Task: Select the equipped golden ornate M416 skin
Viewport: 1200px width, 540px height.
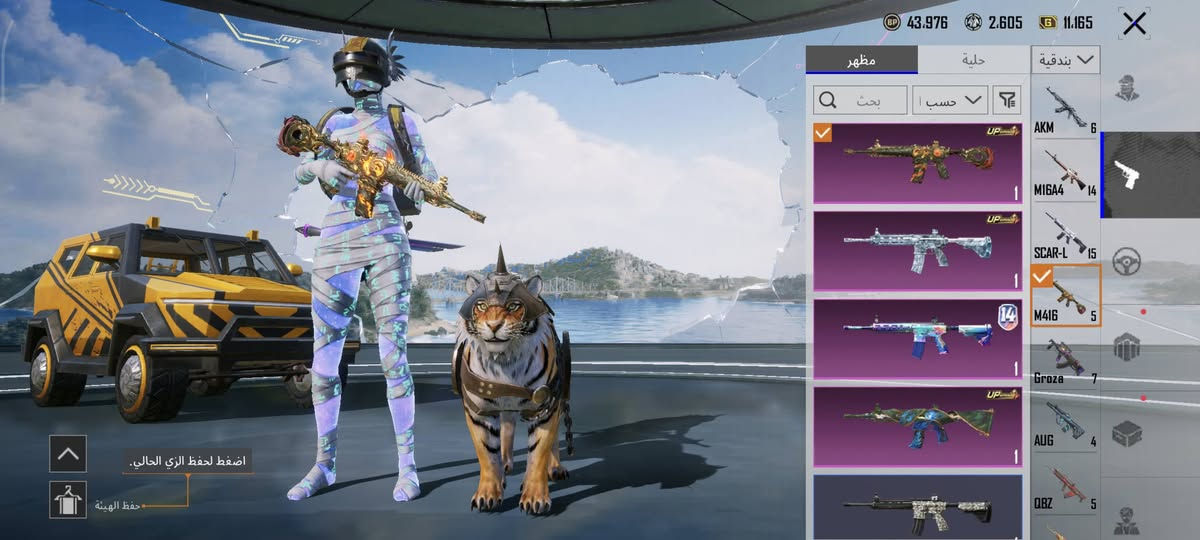Action: tap(918, 162)
